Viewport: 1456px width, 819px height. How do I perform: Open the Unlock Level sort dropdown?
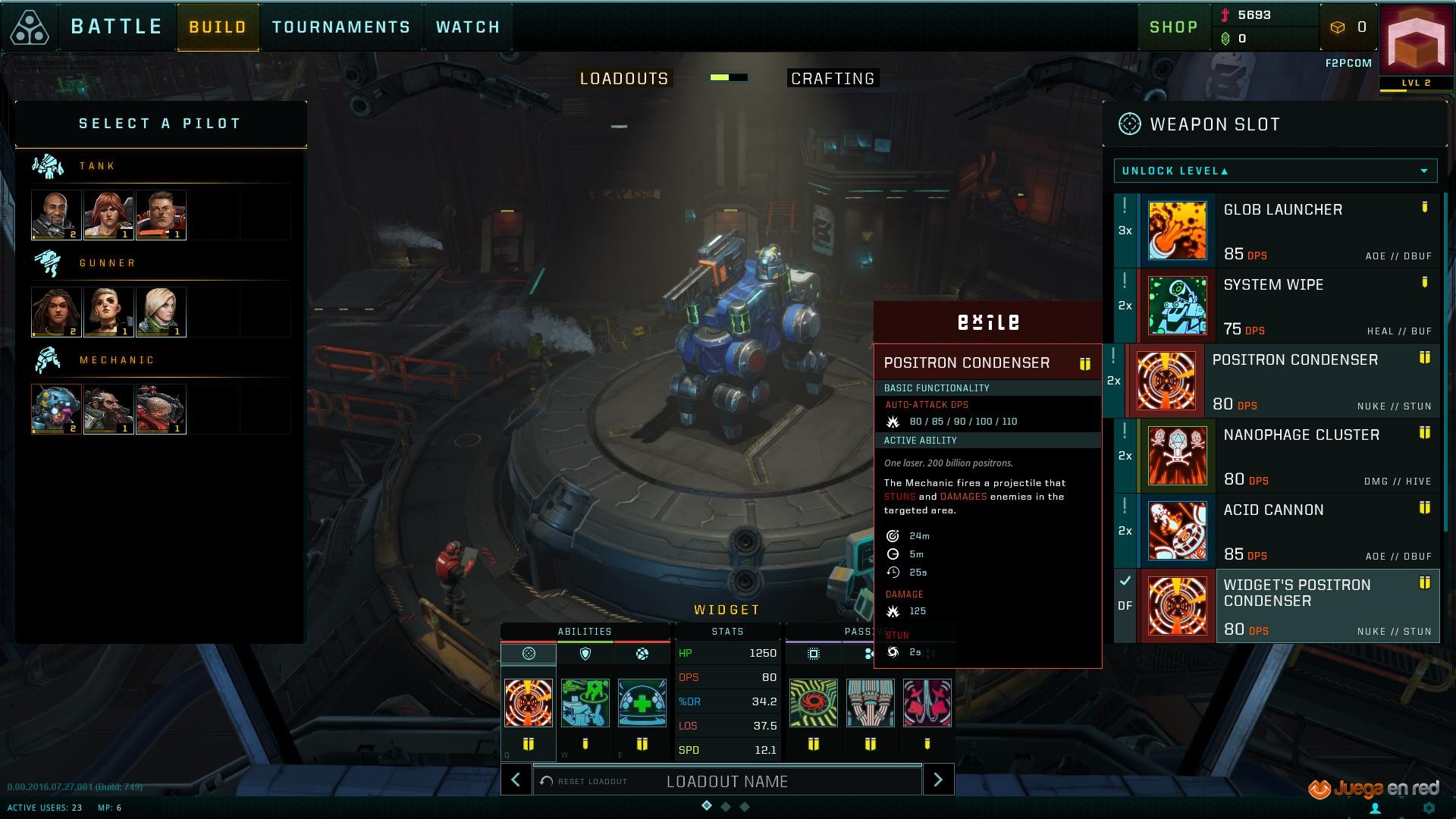point(1275,171)
